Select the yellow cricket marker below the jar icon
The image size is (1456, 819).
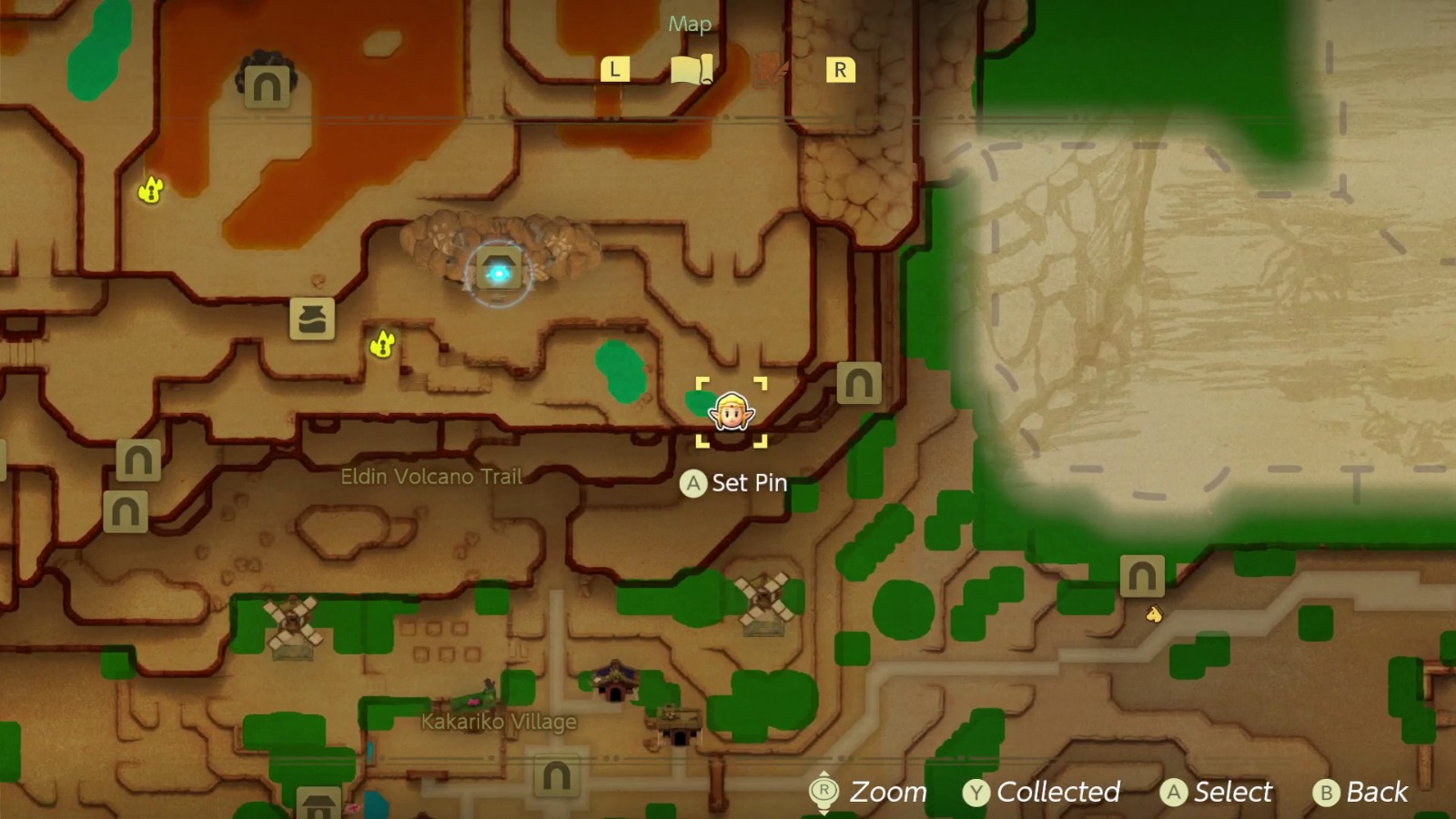pos(383,343)
